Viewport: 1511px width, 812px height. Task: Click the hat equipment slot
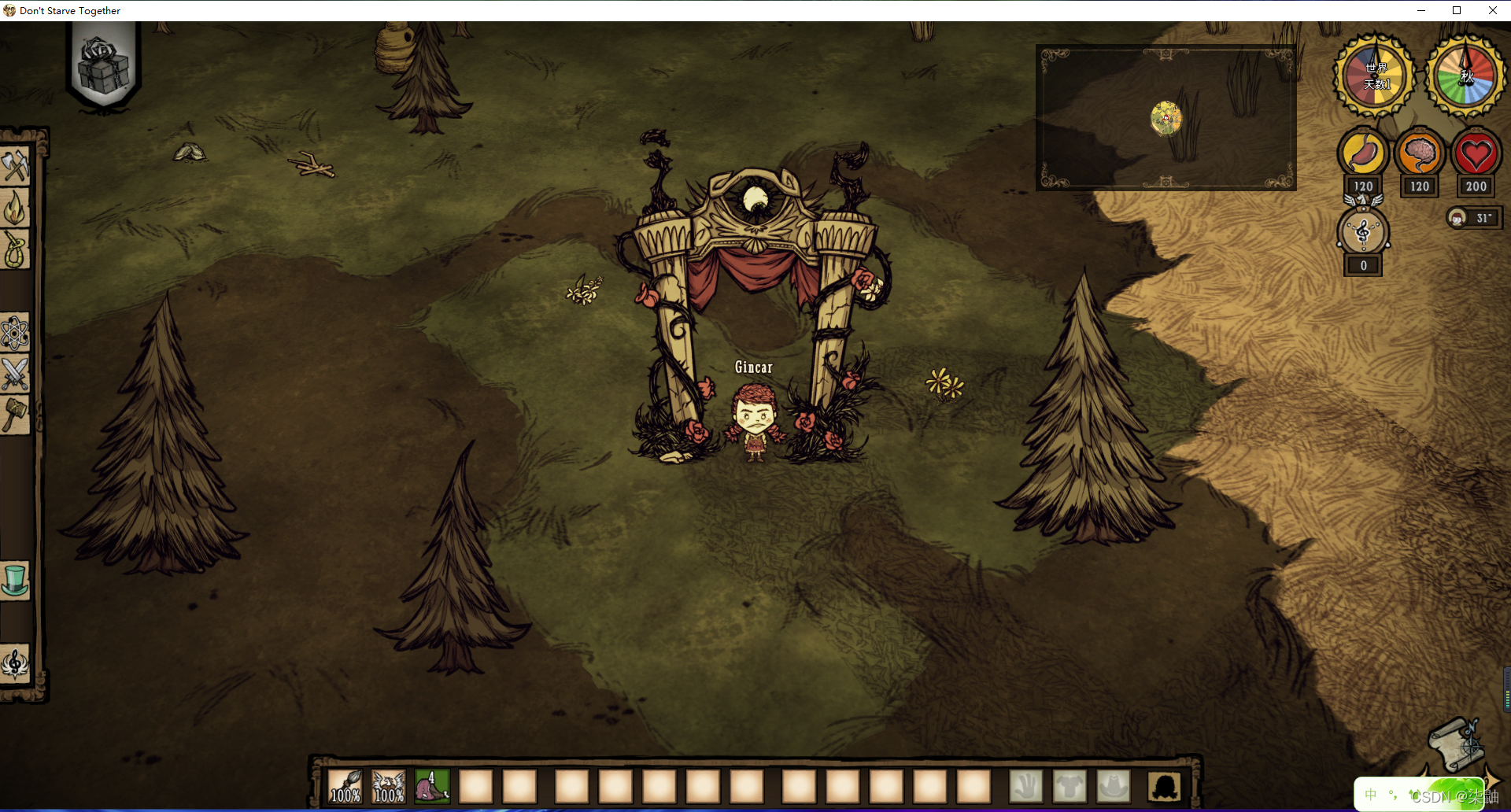point(1113,786)
